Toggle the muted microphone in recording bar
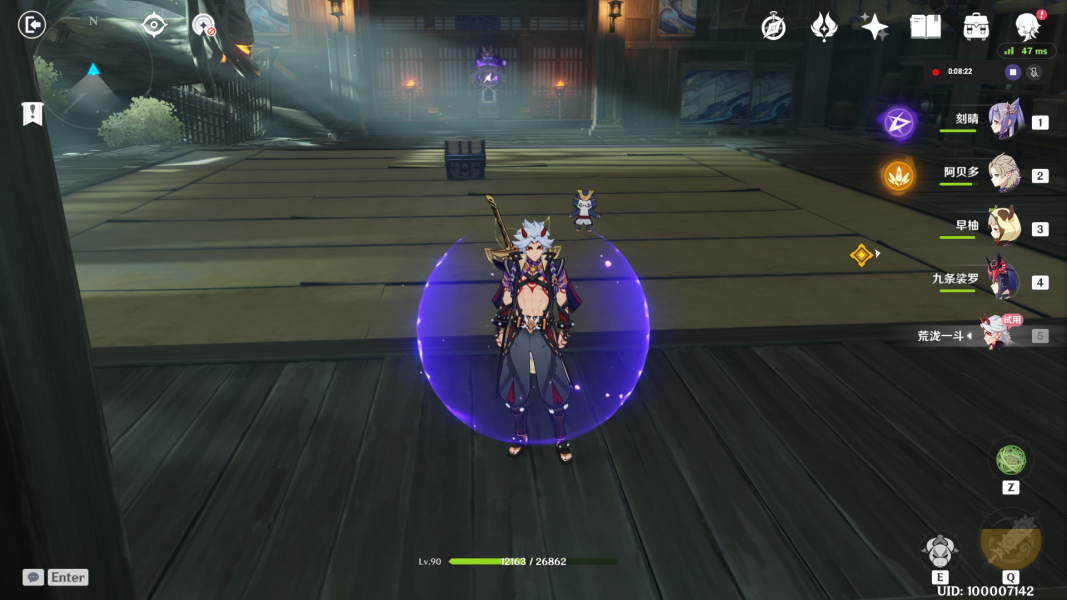The height and width of the screenshot is (600, 1067). pyautogui.click(x=1034, y=72)
